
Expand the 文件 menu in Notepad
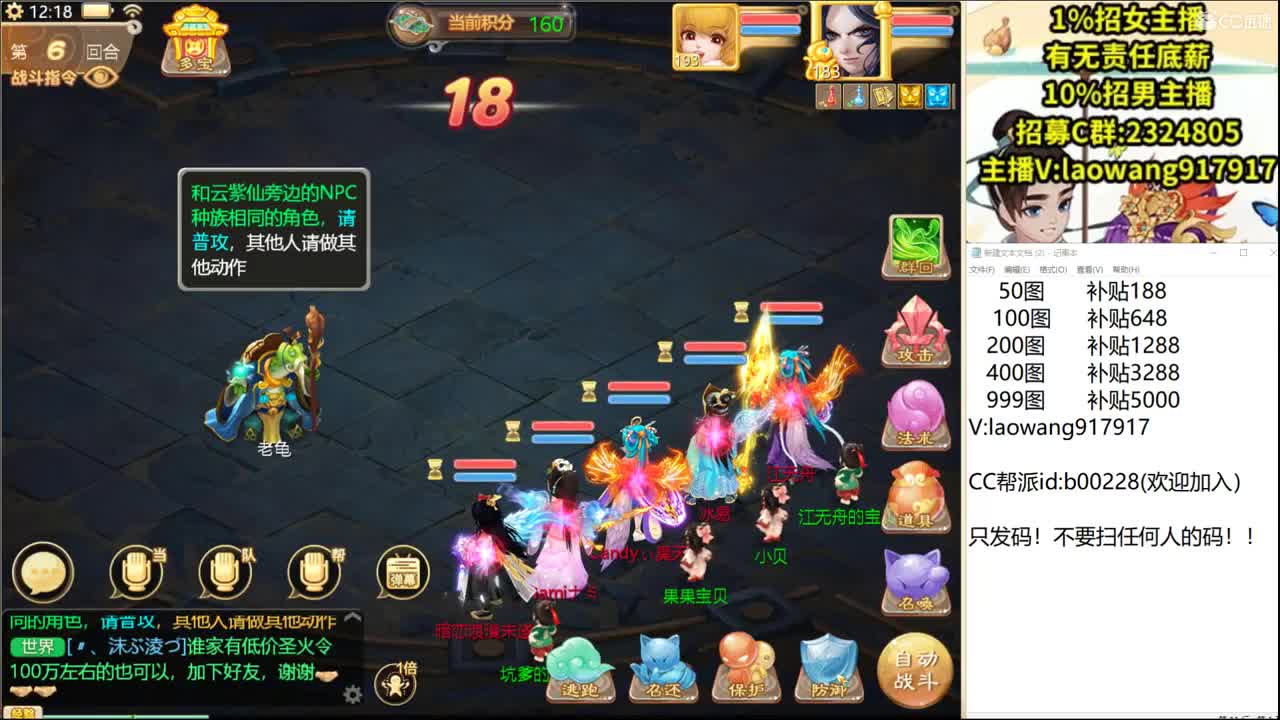(984, 269)
